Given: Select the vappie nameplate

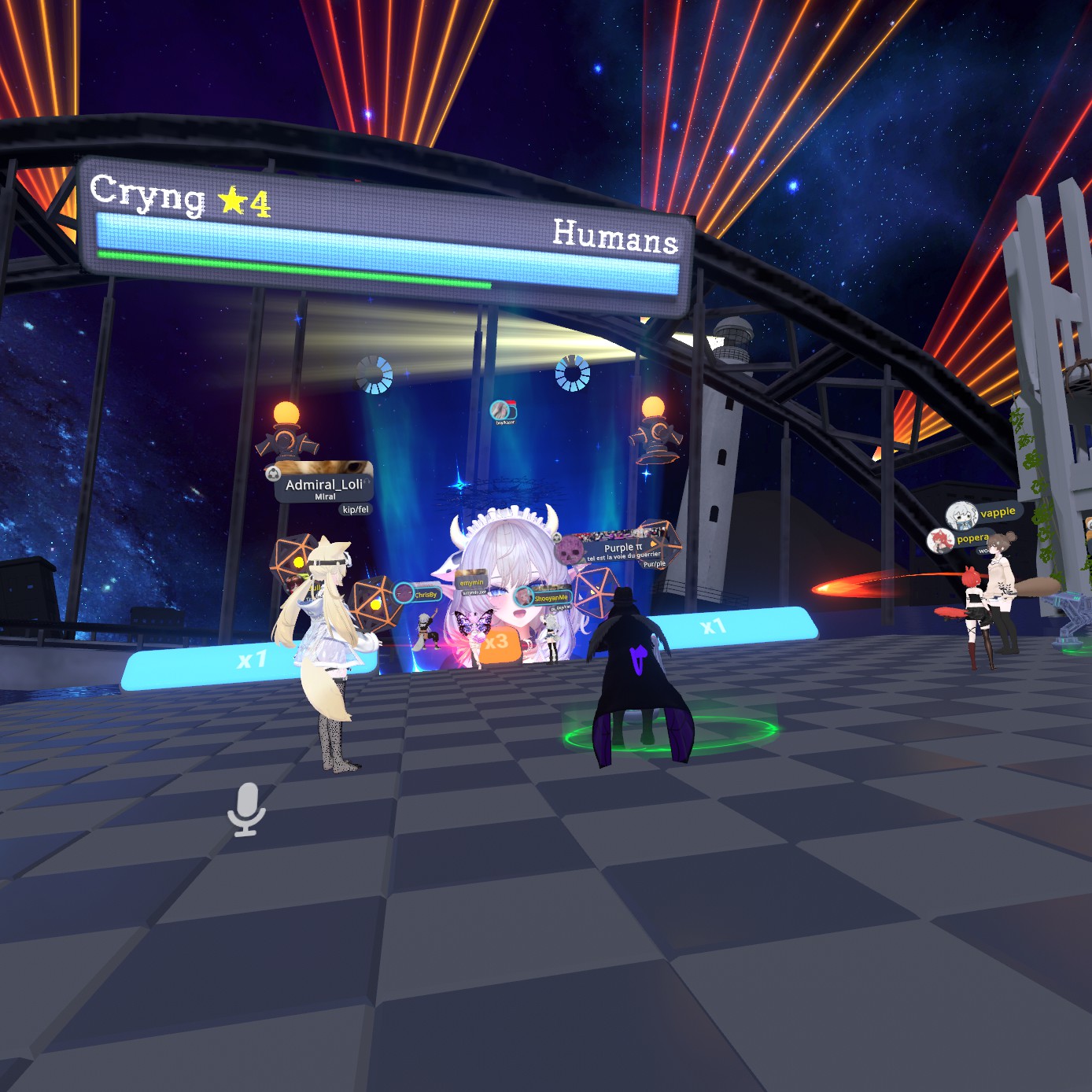Looking at the screenshot, I should [x=987, y=514].
